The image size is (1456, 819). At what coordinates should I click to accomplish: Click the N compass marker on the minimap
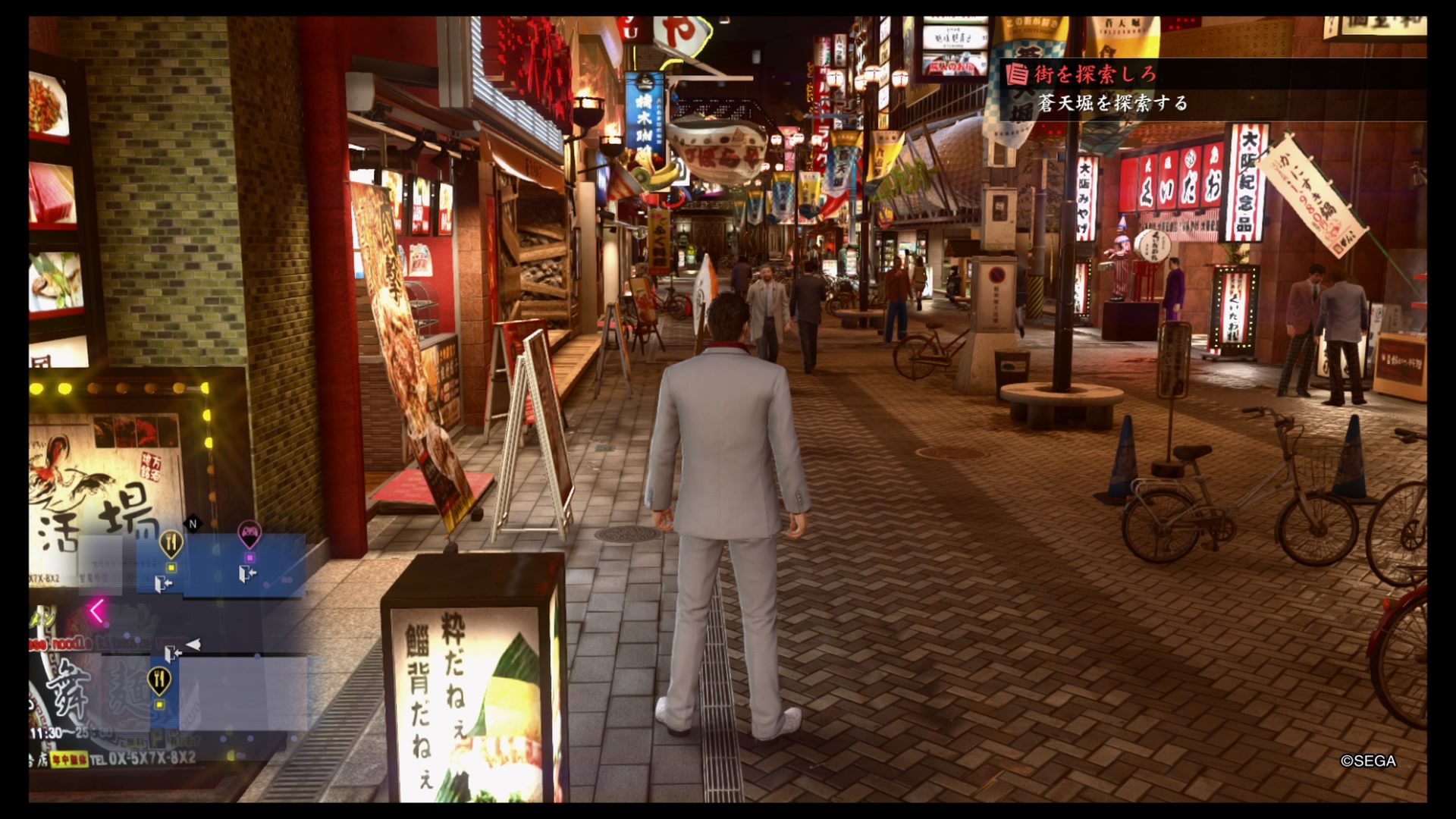[193, 523]
